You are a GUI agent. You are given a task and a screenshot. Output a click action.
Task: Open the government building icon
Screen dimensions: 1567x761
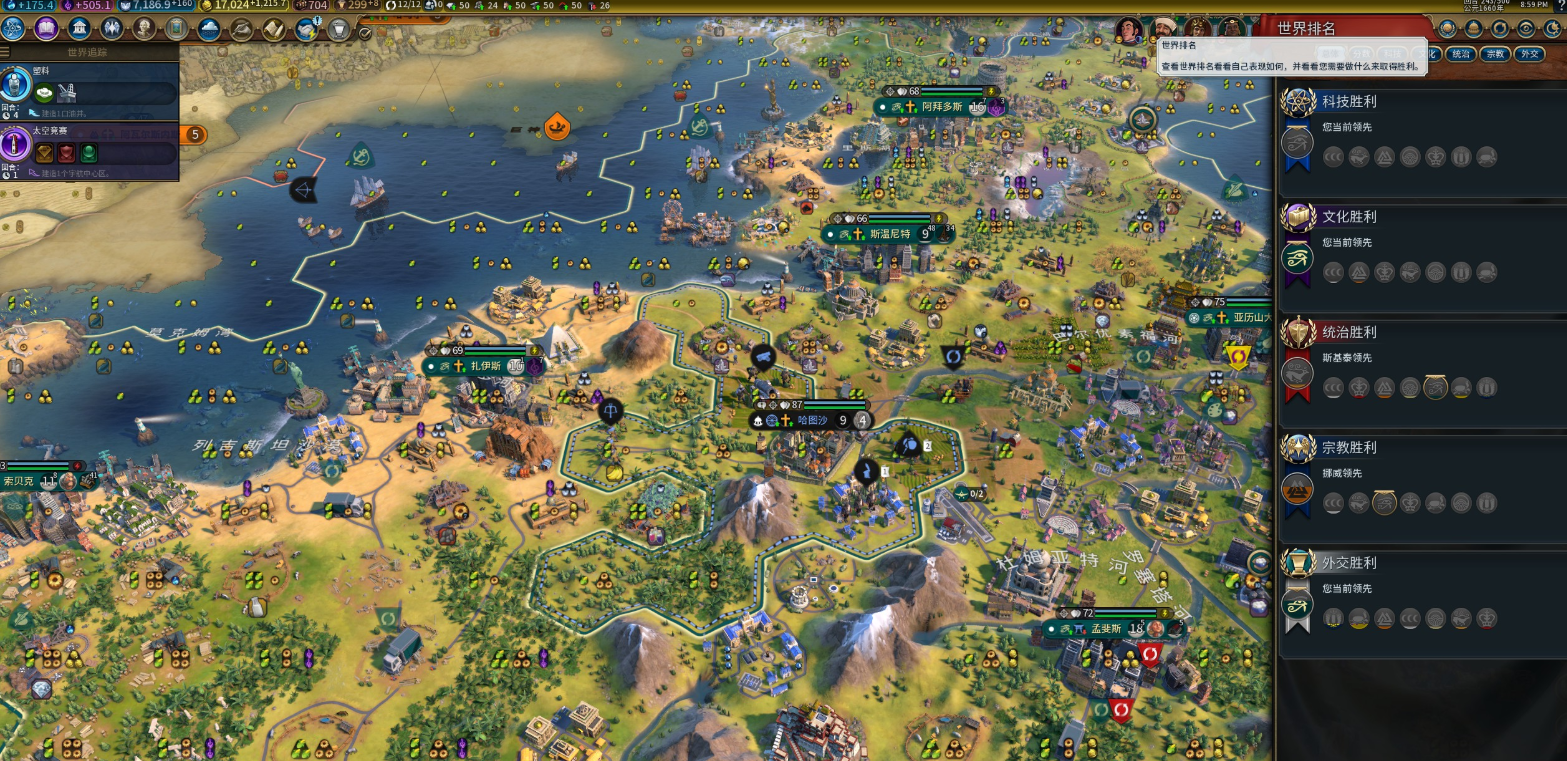pos(79,28)
